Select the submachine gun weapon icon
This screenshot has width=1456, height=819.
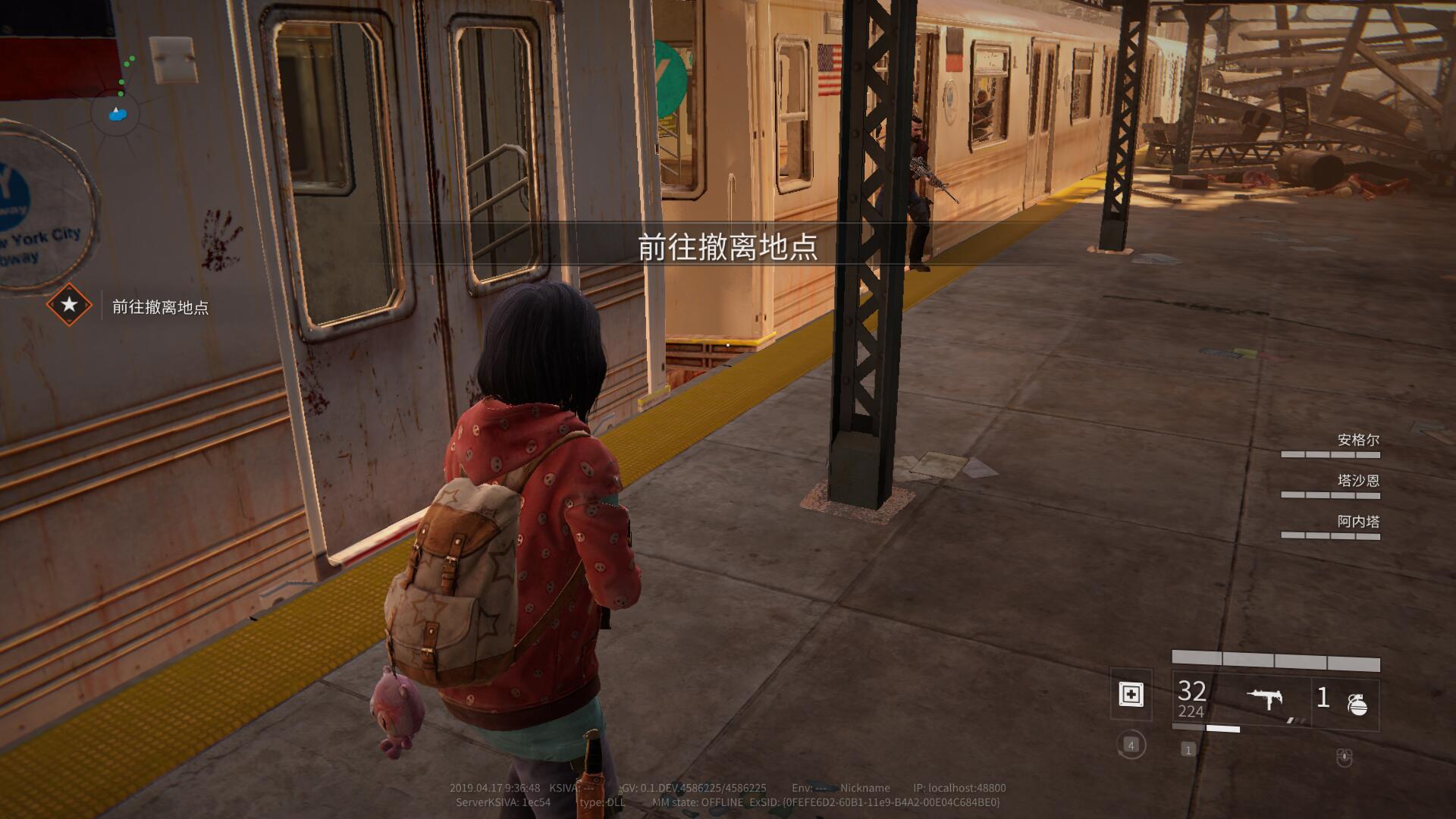(1264, 698)
